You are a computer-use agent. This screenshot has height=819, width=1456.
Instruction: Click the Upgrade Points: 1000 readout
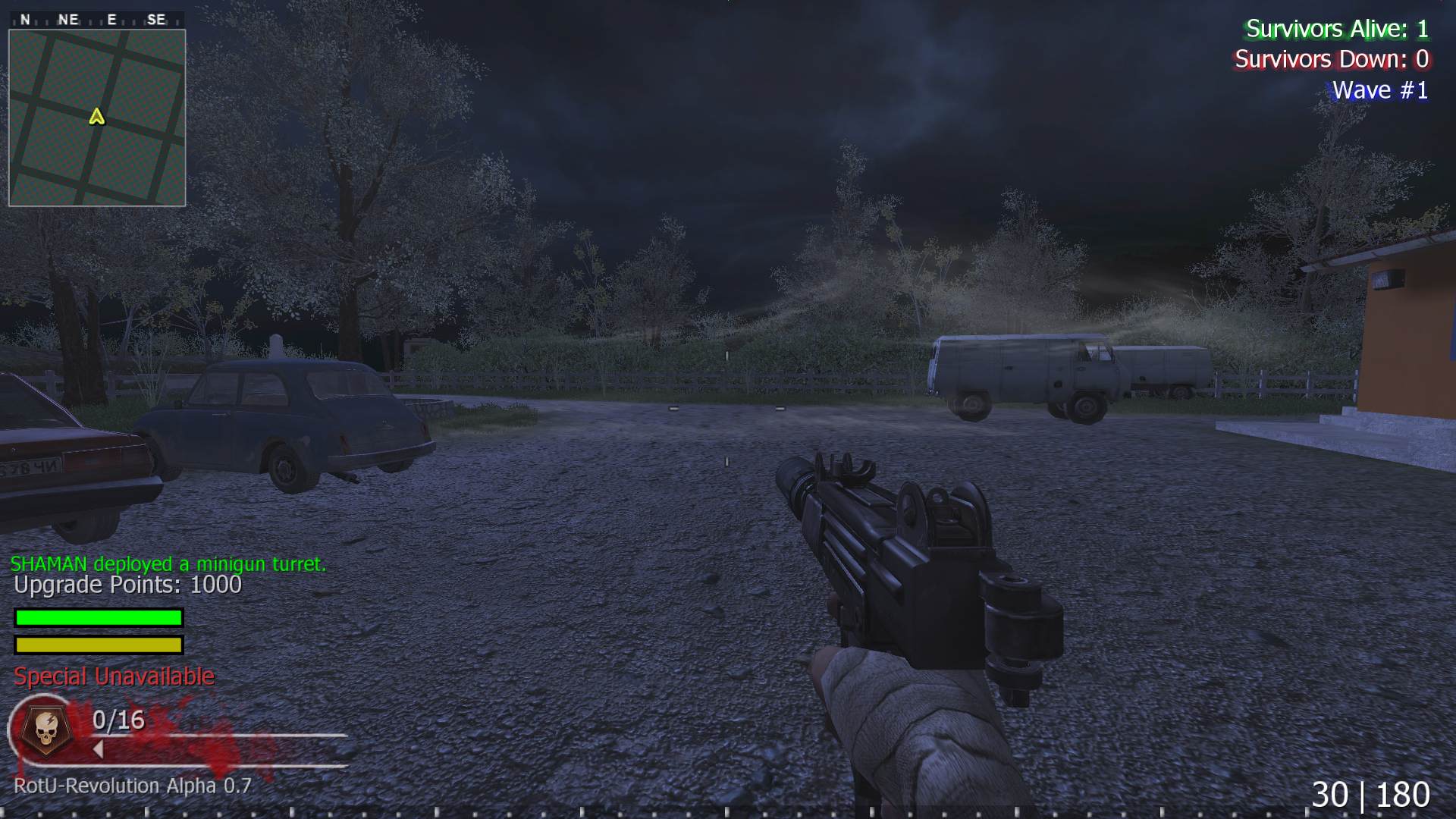pos(126,585)
